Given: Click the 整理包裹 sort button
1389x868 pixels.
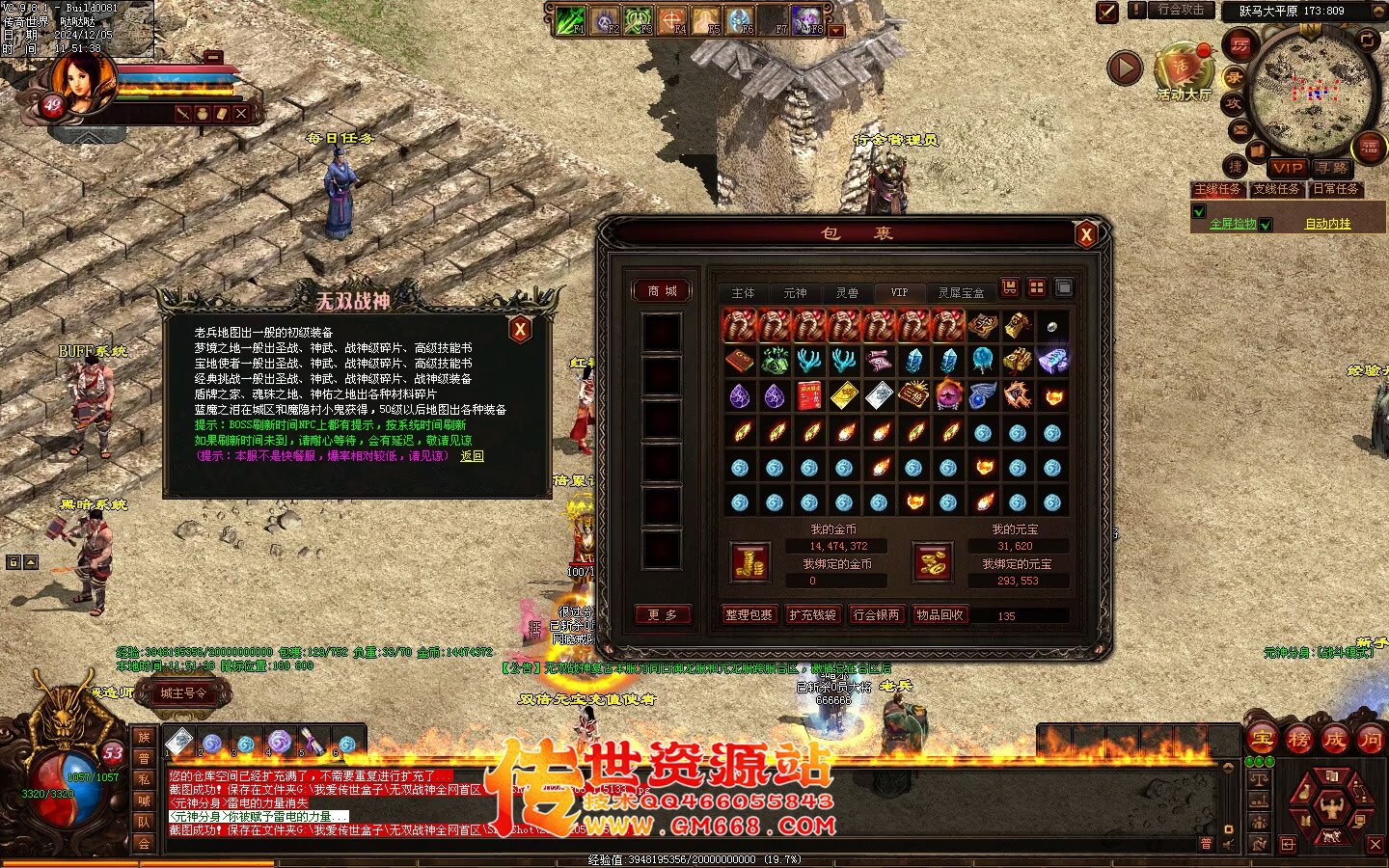Looking at the screenshot, I should coord(749,614).
